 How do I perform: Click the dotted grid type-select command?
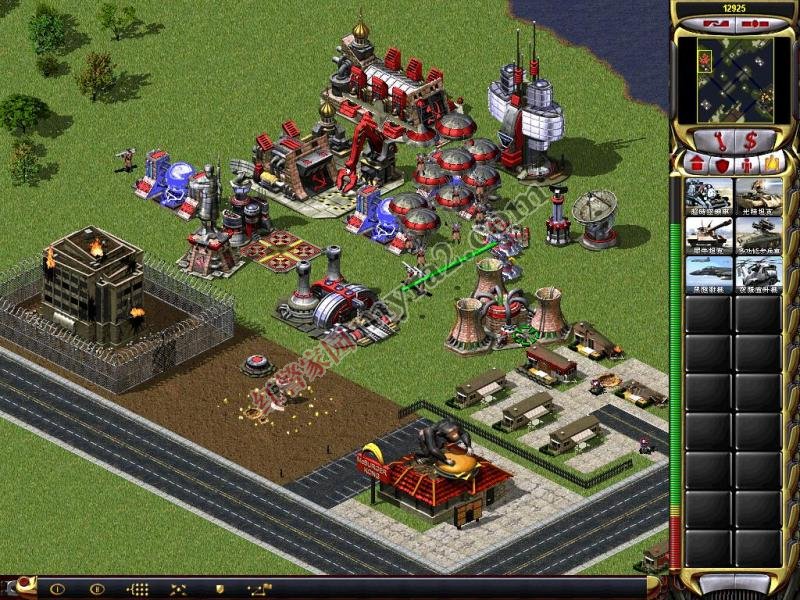pos(138,589)
